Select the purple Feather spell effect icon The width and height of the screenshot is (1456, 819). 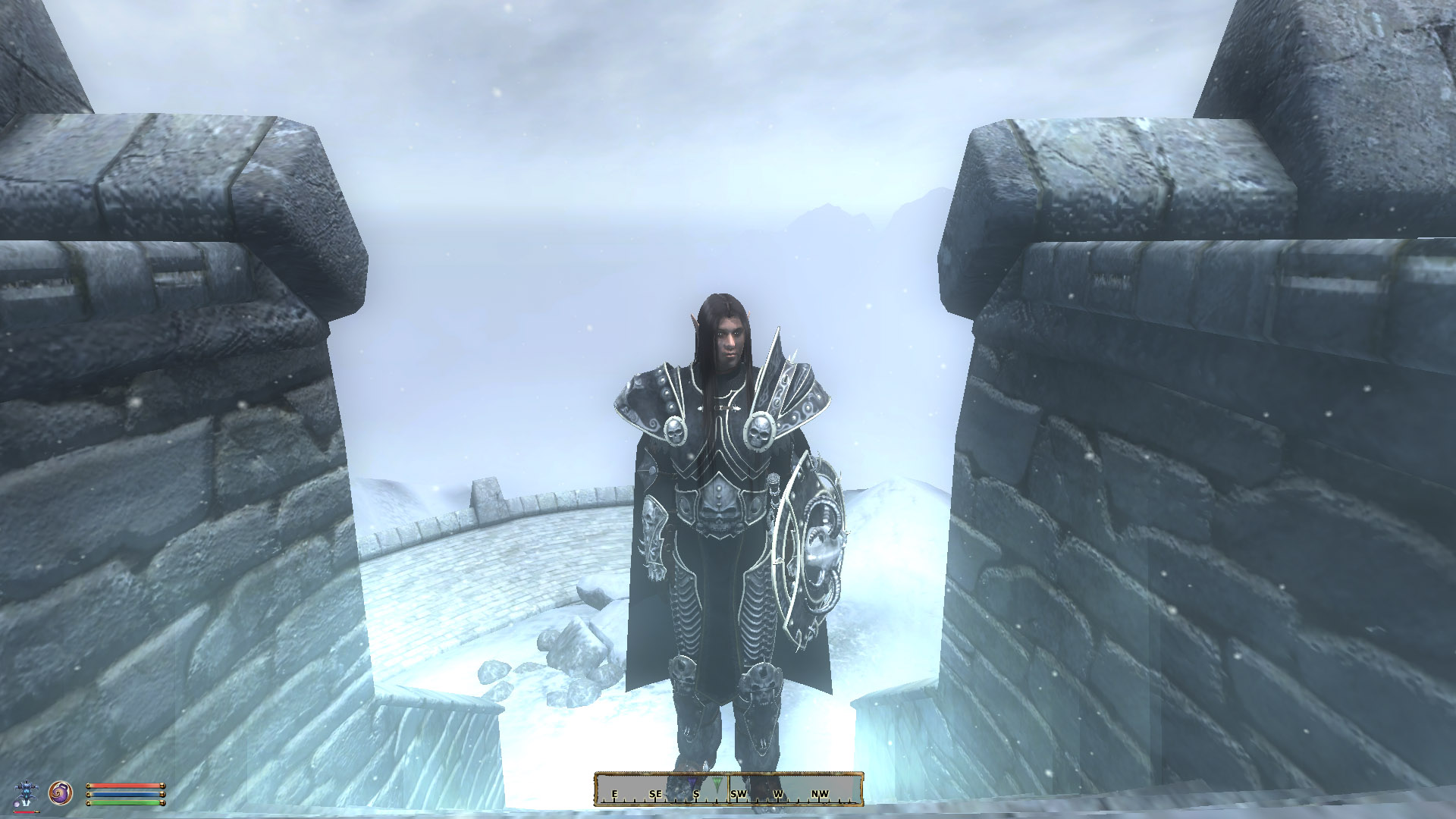pyautogui.click(x=60, y=794)
